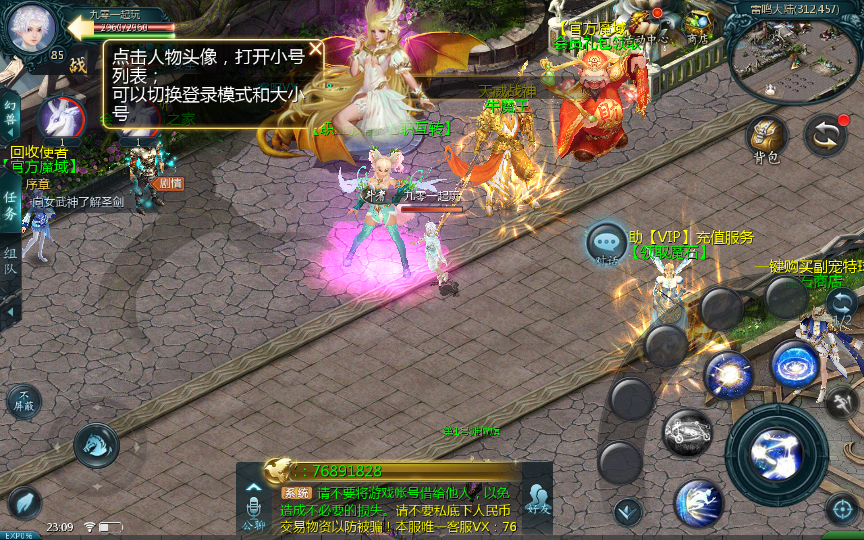Close the tooltip popup with X
Viewport: 864px width, 540px height.
(315, 49)
